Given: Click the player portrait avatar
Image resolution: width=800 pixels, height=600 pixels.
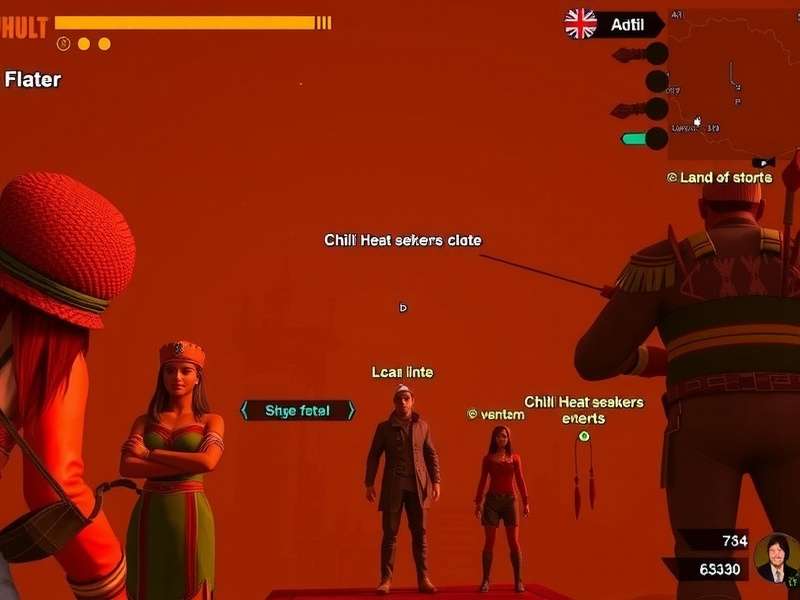Looking at the screenshot, I should 776,558.
